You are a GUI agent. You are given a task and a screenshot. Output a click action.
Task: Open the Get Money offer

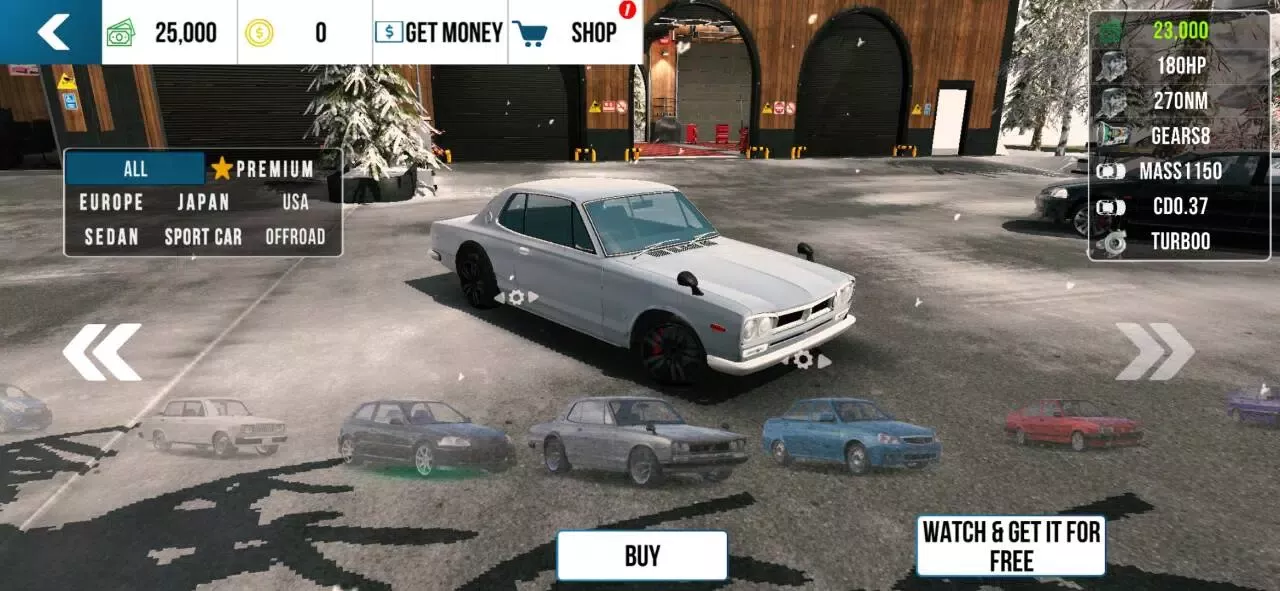click(x=440, y=32)
